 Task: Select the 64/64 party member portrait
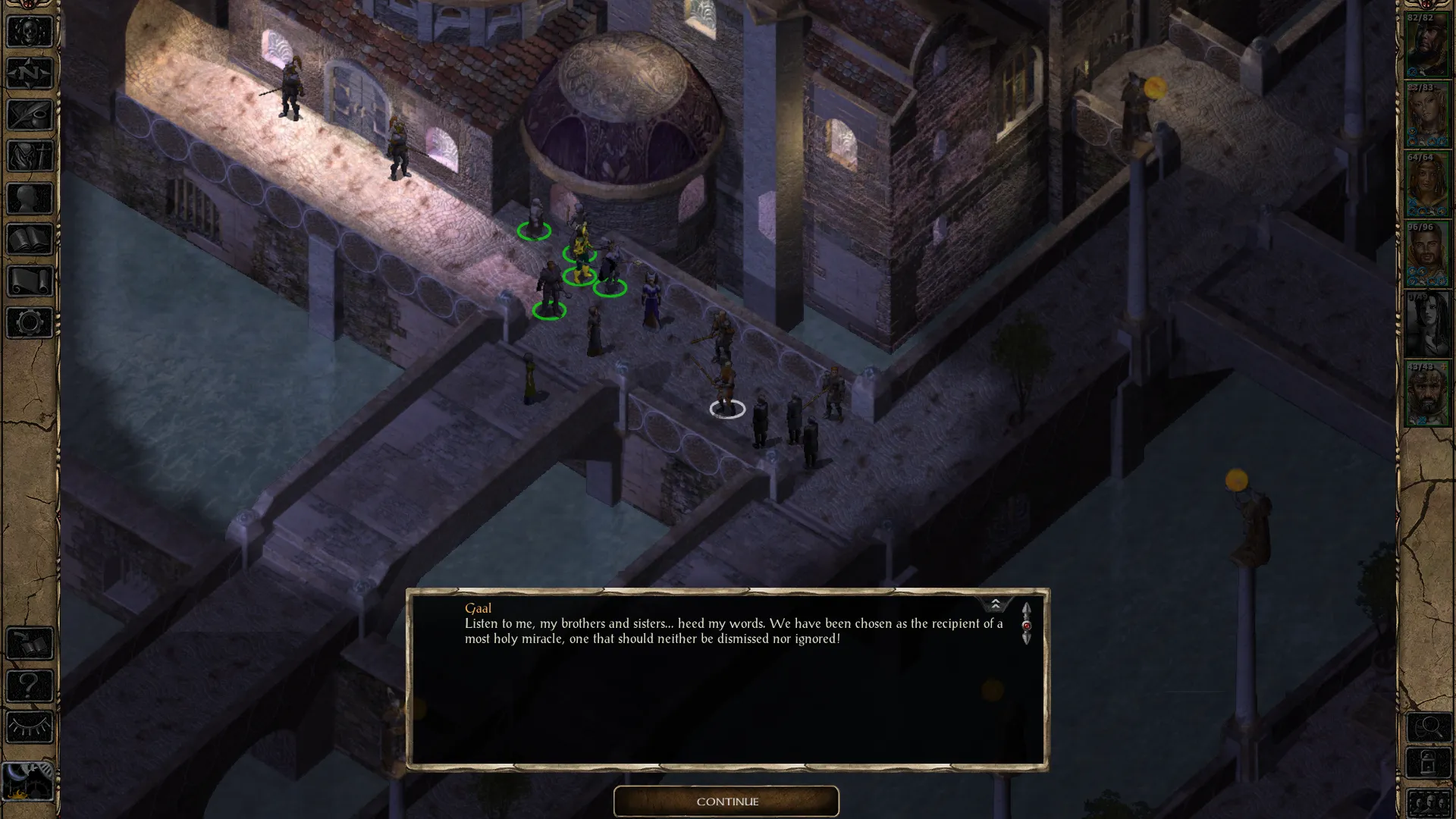click(1426, 185)
